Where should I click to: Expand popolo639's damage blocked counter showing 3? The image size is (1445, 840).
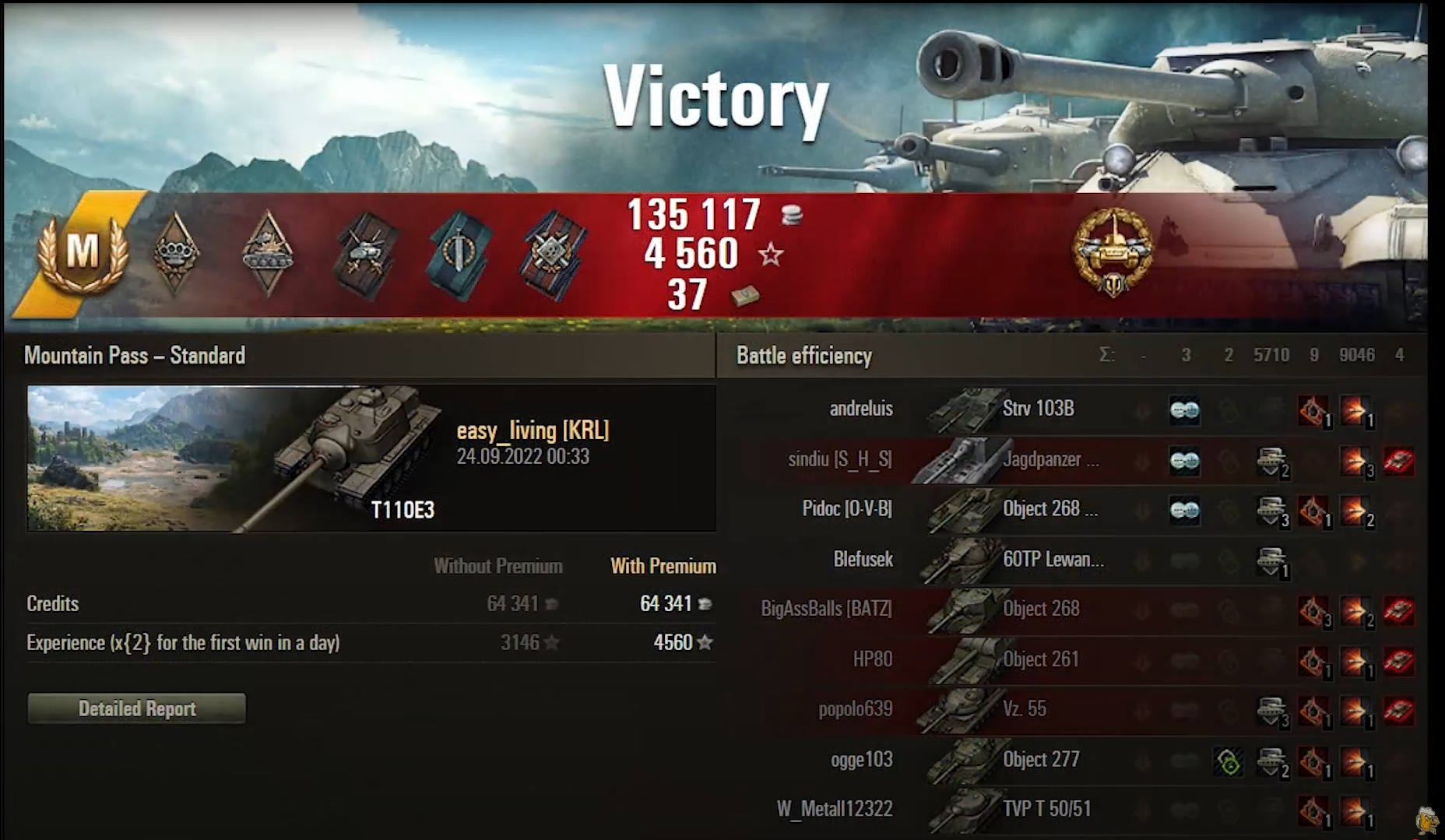point(1272,711)
